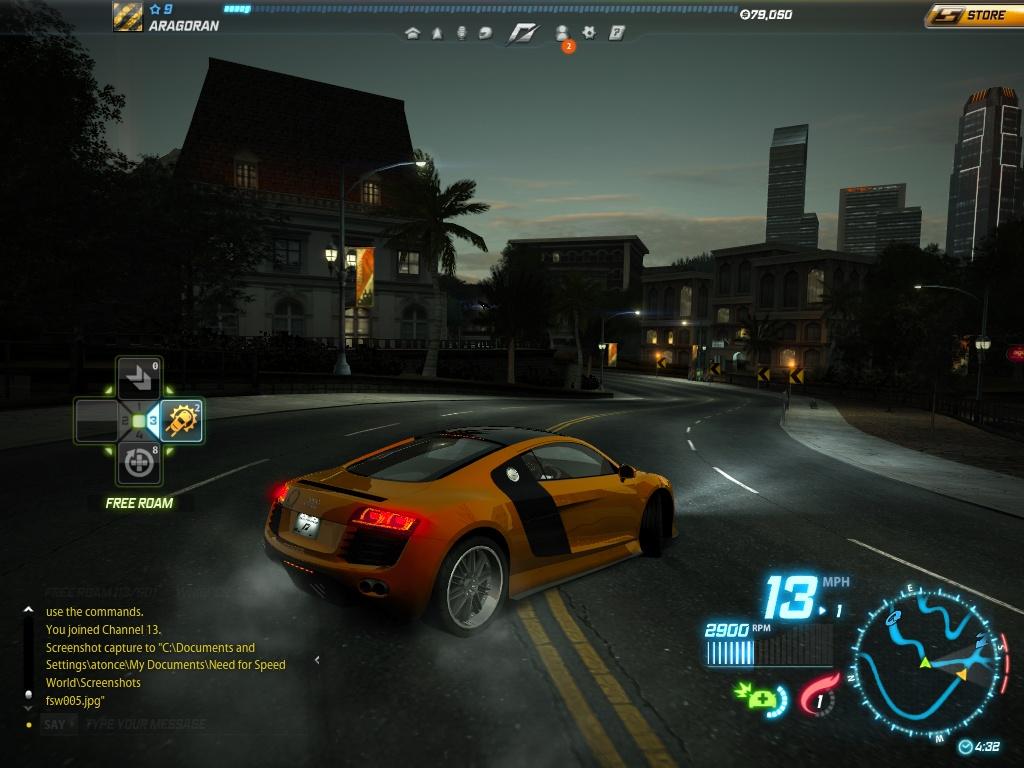Click the microphone icon in the top bar
This screenshot has width=1024, height=768.
(x=461, y=33)
